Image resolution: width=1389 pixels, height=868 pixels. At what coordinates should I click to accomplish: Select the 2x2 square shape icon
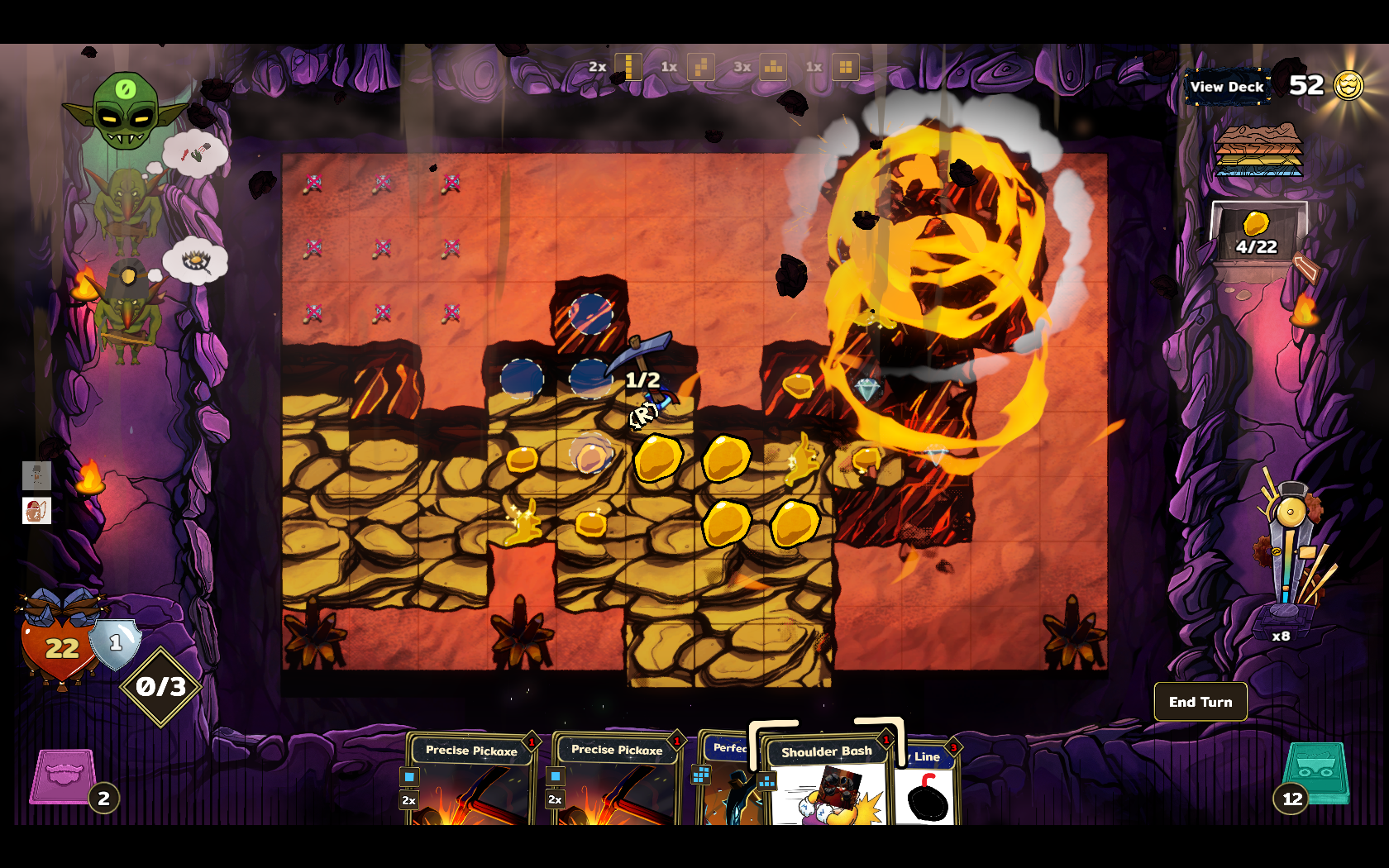click(x=845, y=67)
